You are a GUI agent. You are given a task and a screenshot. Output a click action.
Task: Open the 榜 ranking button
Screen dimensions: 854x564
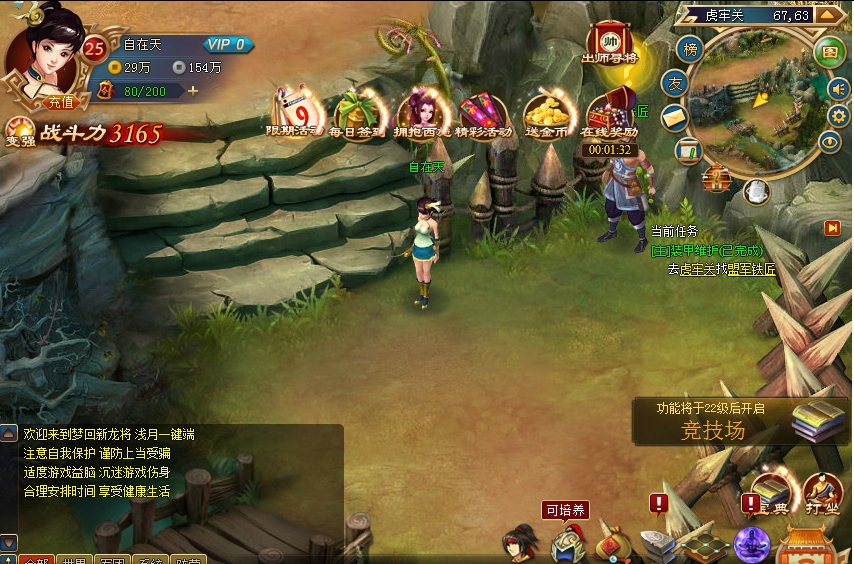coord(689,48)
